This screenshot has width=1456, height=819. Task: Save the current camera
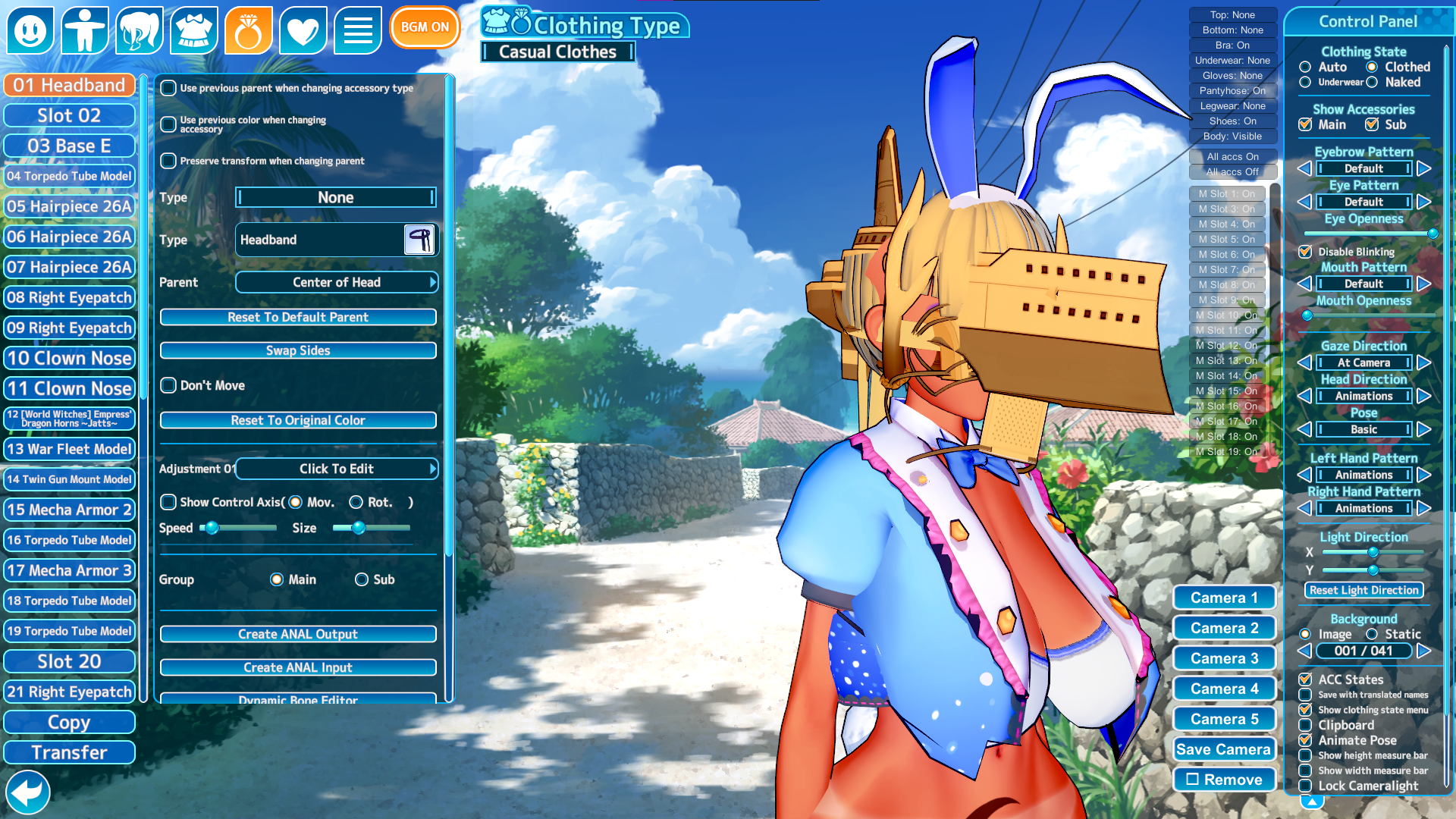(x=1224, y=749)
